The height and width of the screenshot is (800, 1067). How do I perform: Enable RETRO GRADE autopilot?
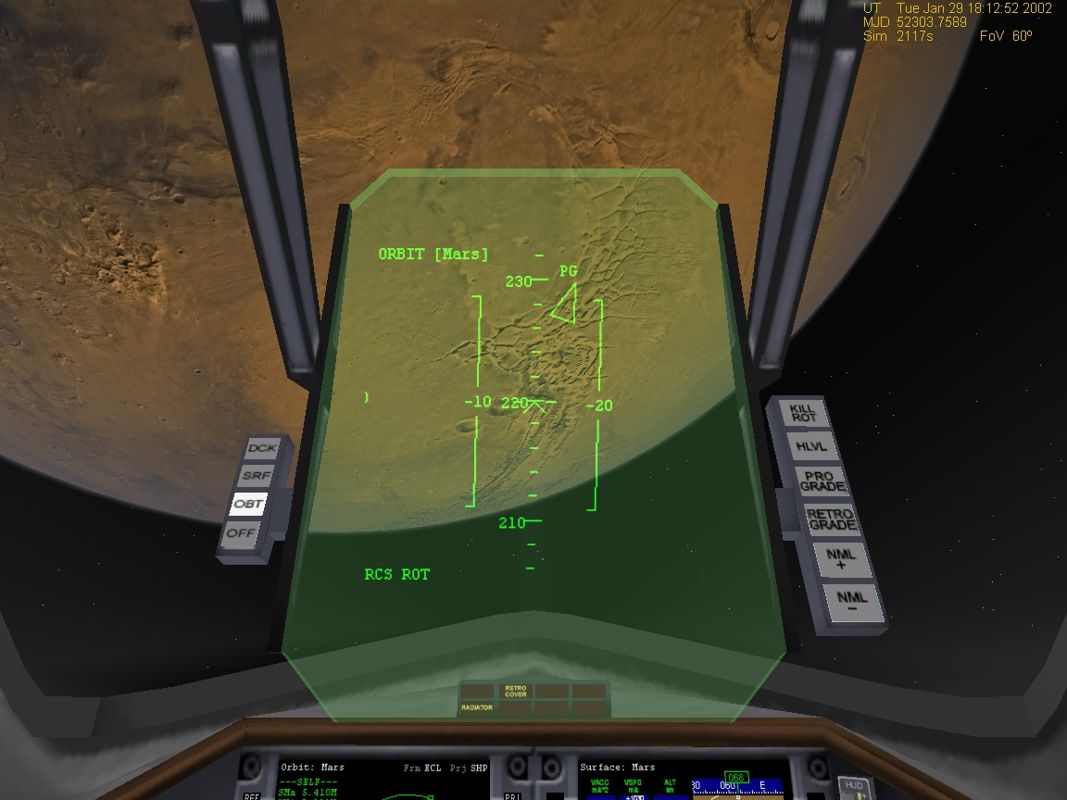pyautogui.click(x=830, y=519)
